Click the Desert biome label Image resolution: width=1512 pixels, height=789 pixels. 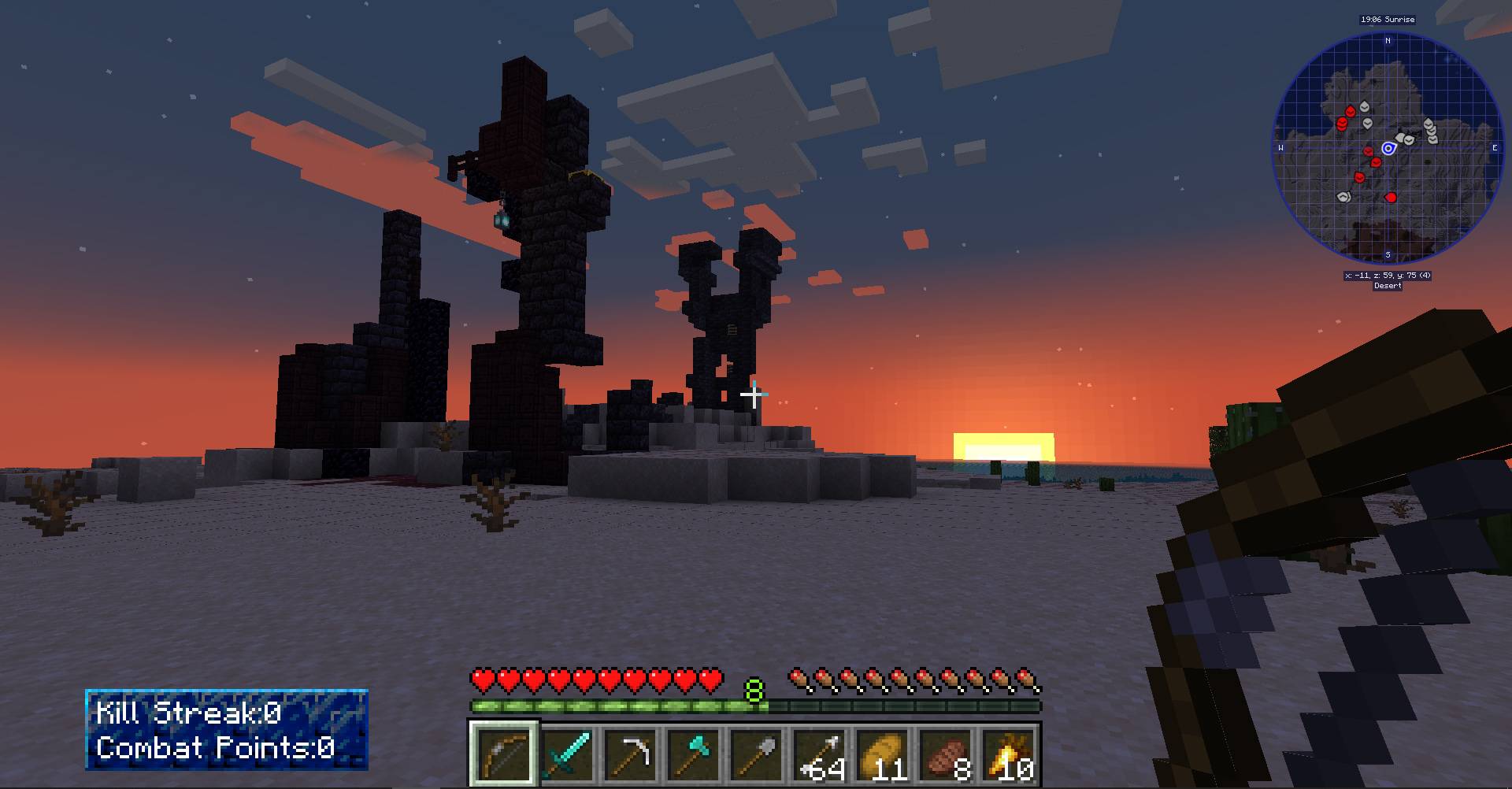click(x=1390, y=286)
